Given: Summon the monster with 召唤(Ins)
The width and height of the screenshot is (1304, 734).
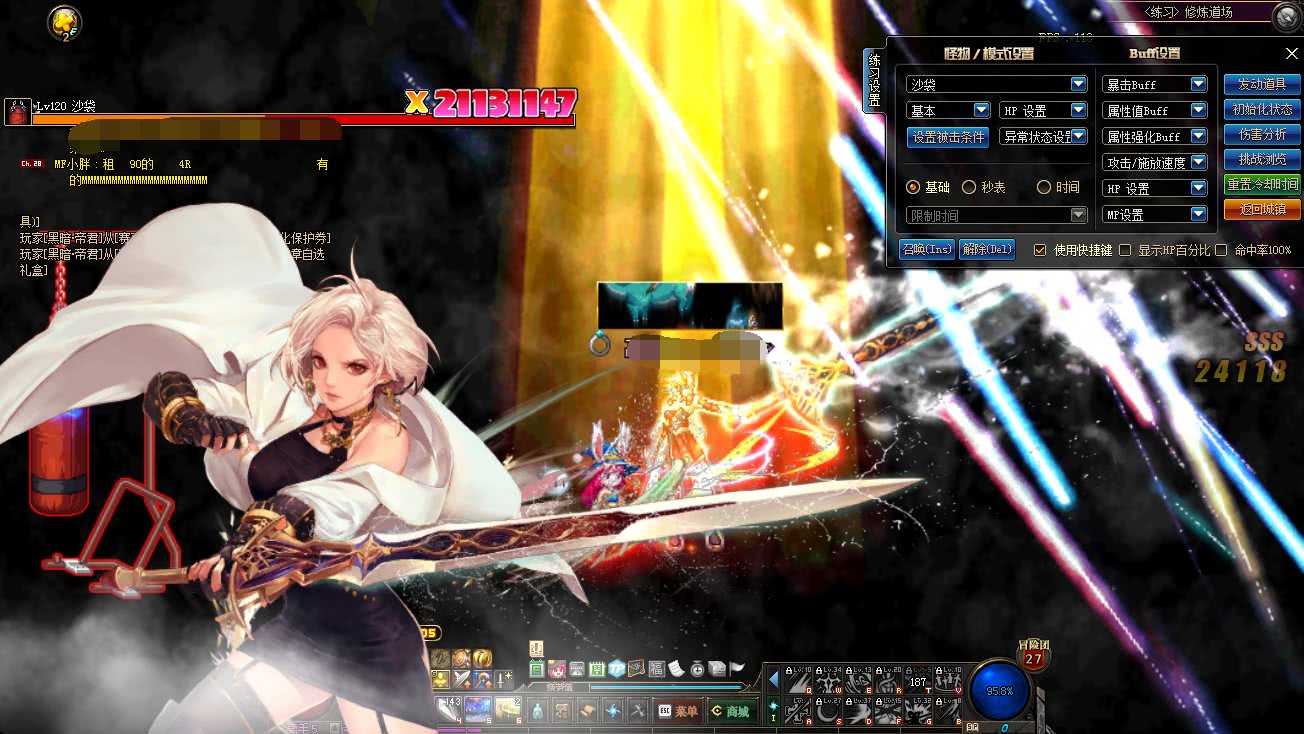Looking at the screenshot, I should (x=927, y=249).
